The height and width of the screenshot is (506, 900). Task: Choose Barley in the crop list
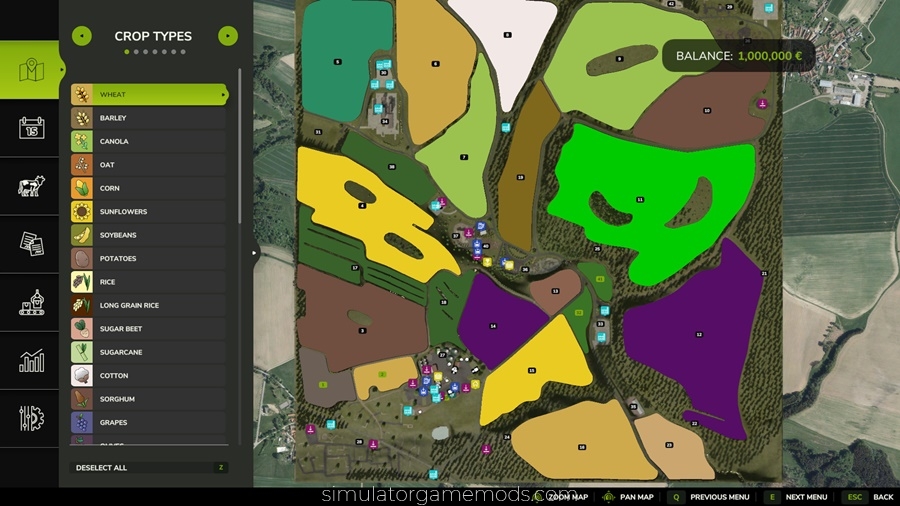[150, 118]
